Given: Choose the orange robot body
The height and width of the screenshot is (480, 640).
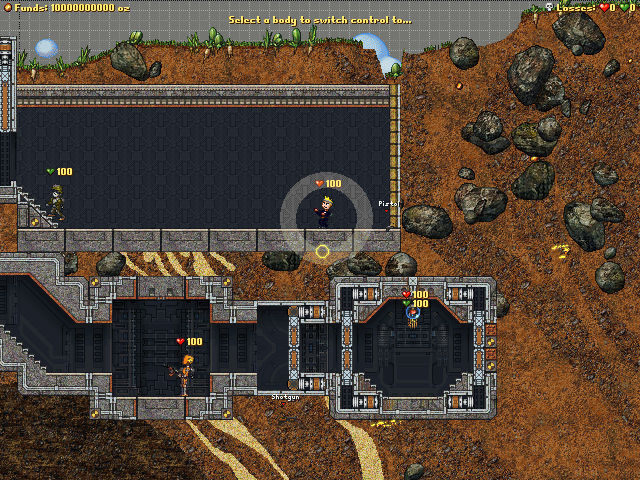Looking at the screenshot, I should click(x=185, y=373).
